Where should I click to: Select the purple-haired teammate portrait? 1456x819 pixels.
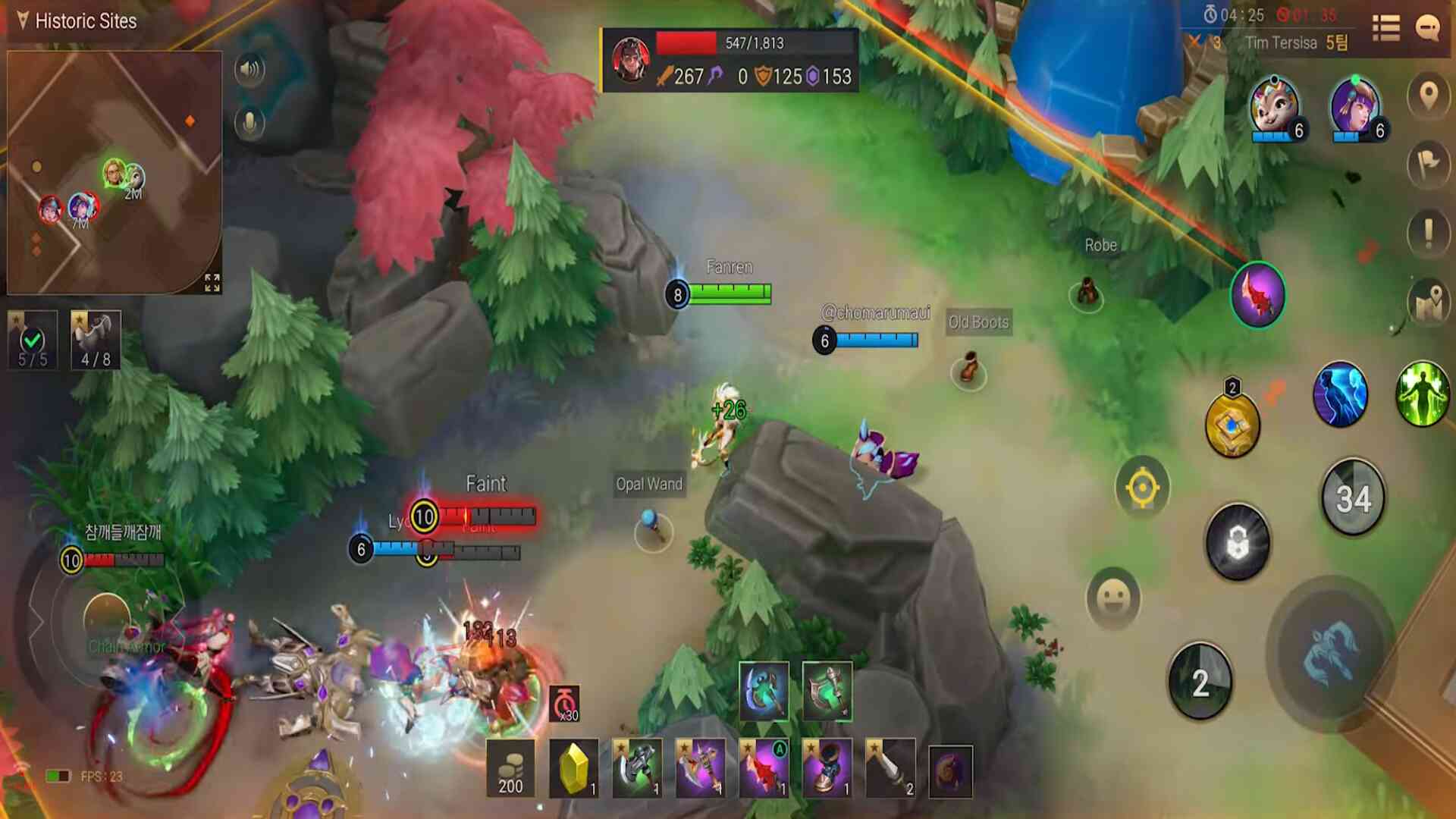click(1355, 108)
